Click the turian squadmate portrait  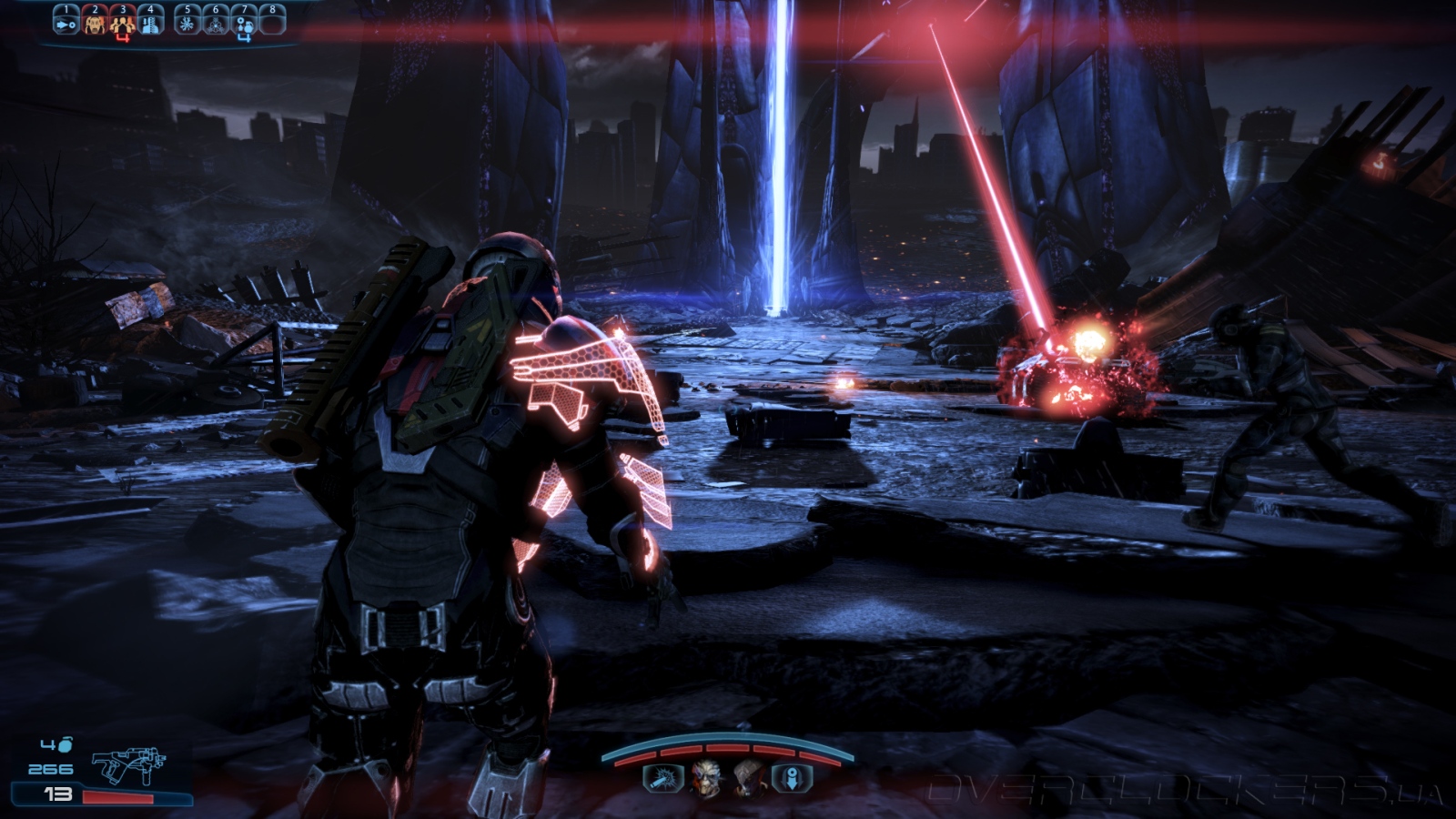click(705, 778)
